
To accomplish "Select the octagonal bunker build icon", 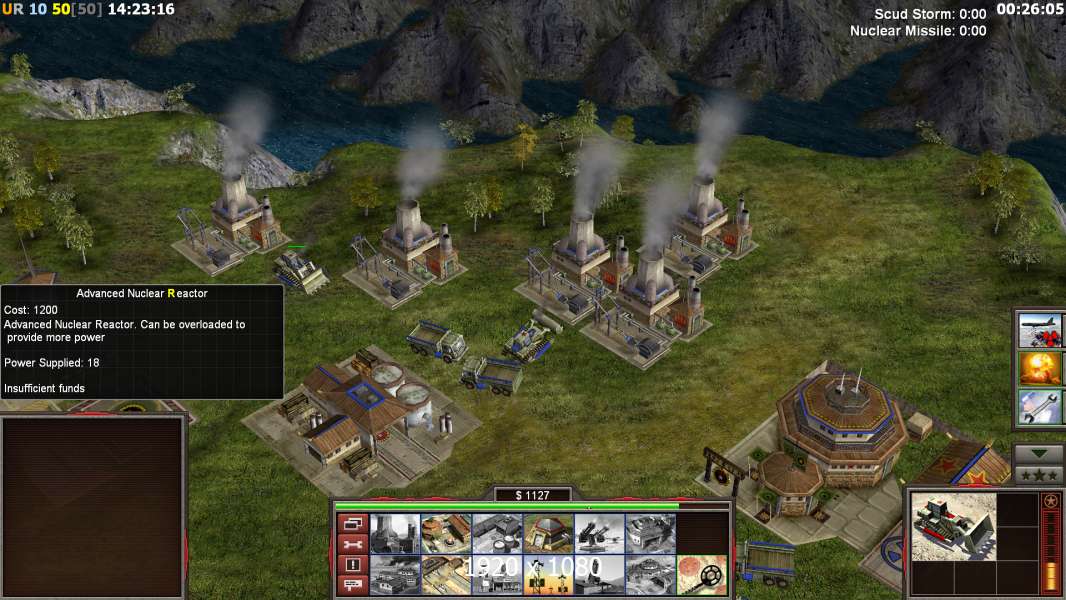I will pyautogui.click(x=548, y=533).
